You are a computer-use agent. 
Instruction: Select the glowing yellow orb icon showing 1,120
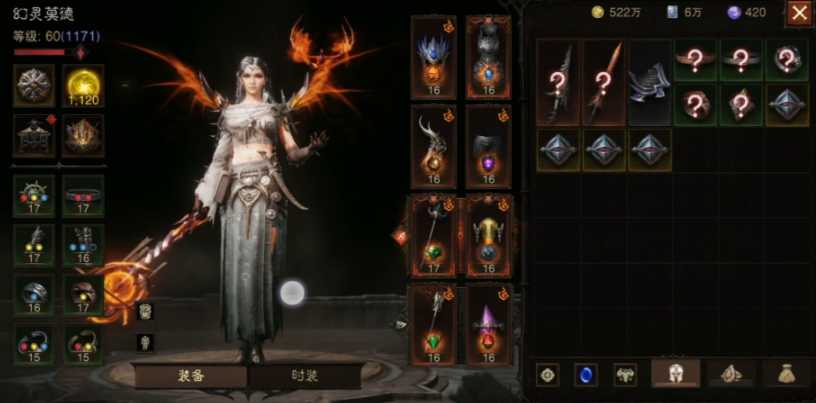(83, 85)
